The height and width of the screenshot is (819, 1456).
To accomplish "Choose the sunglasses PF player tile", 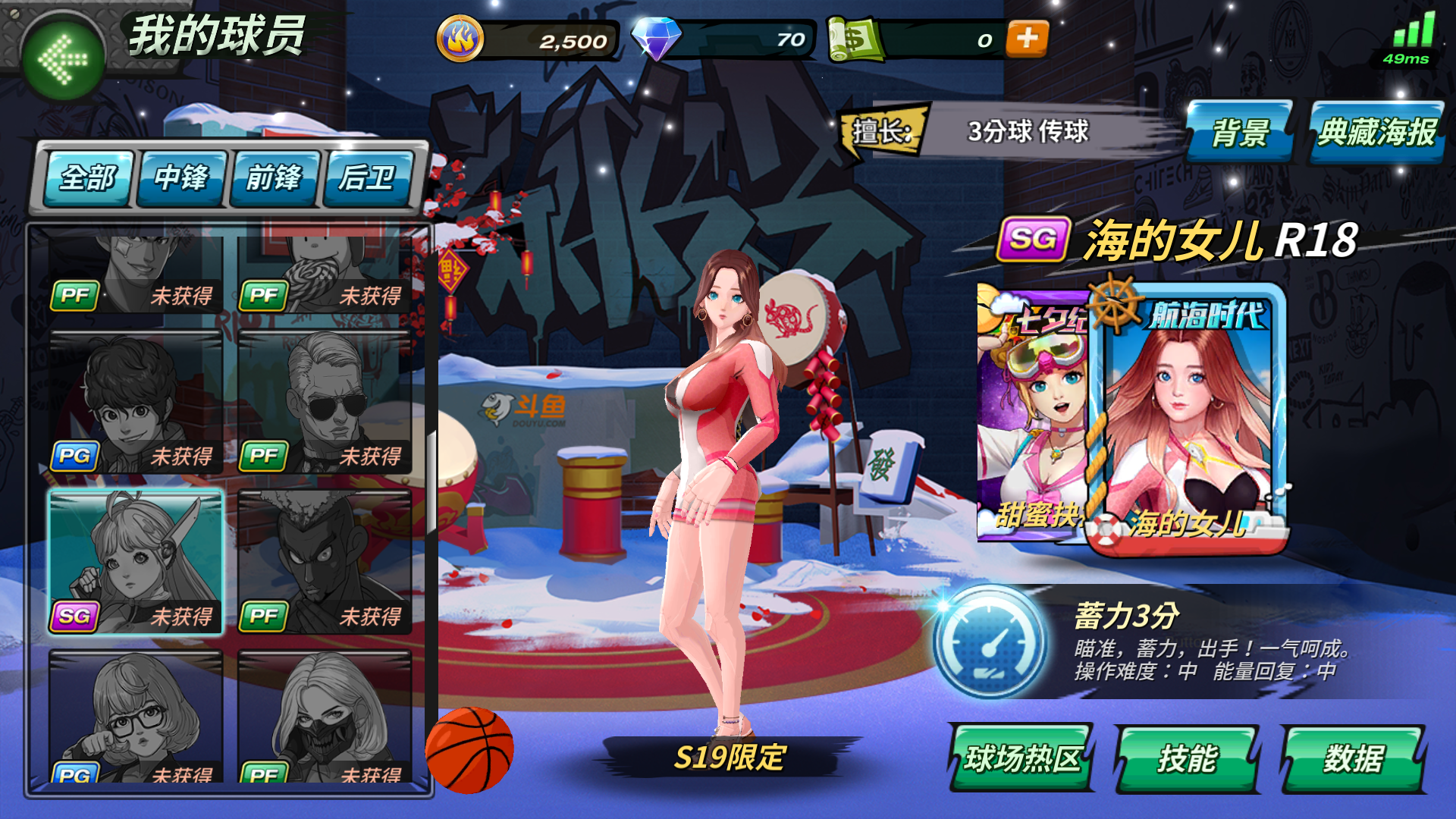I will 325,402.
